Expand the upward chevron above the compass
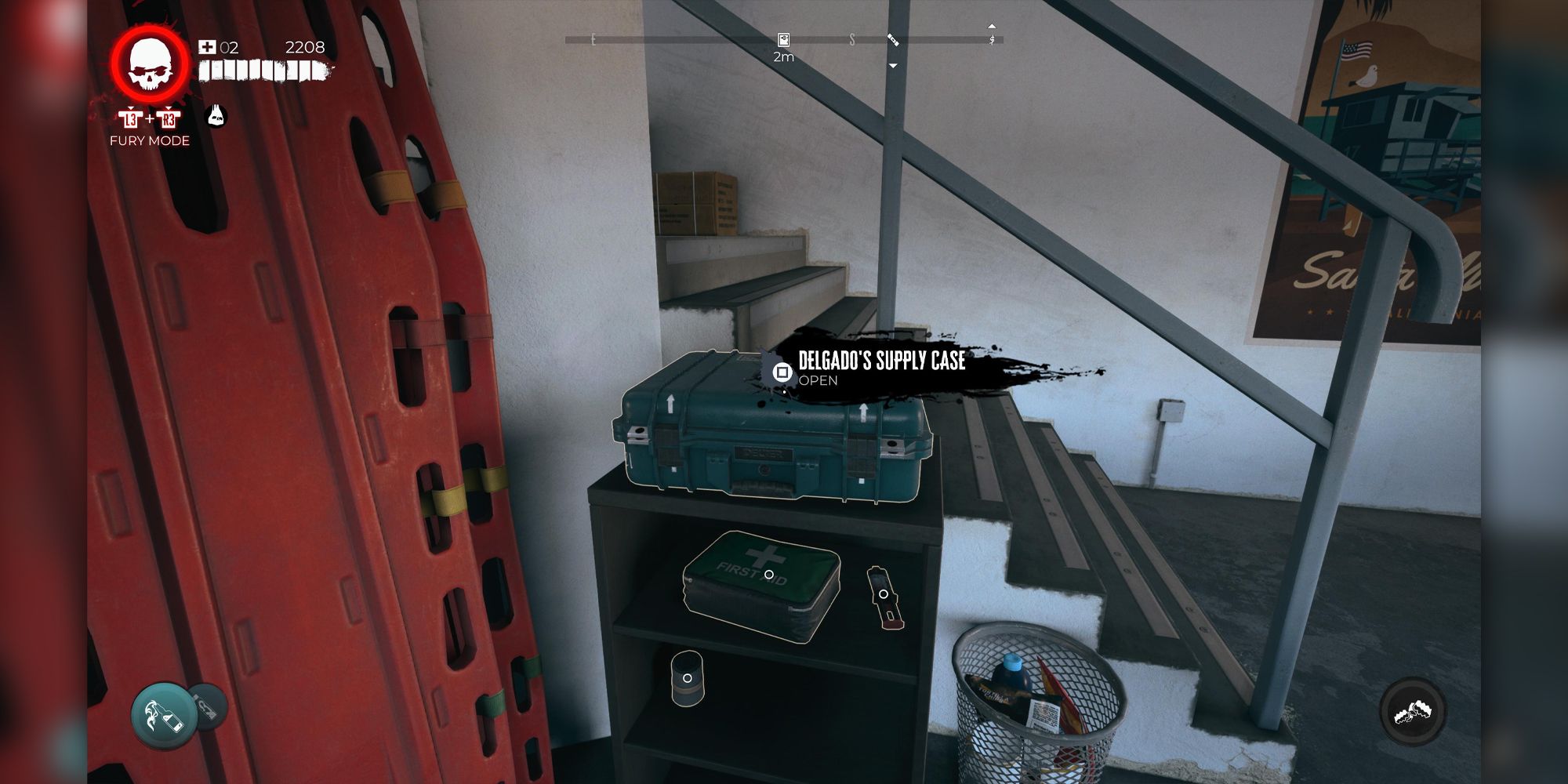1568x784 pixels. 991,25
